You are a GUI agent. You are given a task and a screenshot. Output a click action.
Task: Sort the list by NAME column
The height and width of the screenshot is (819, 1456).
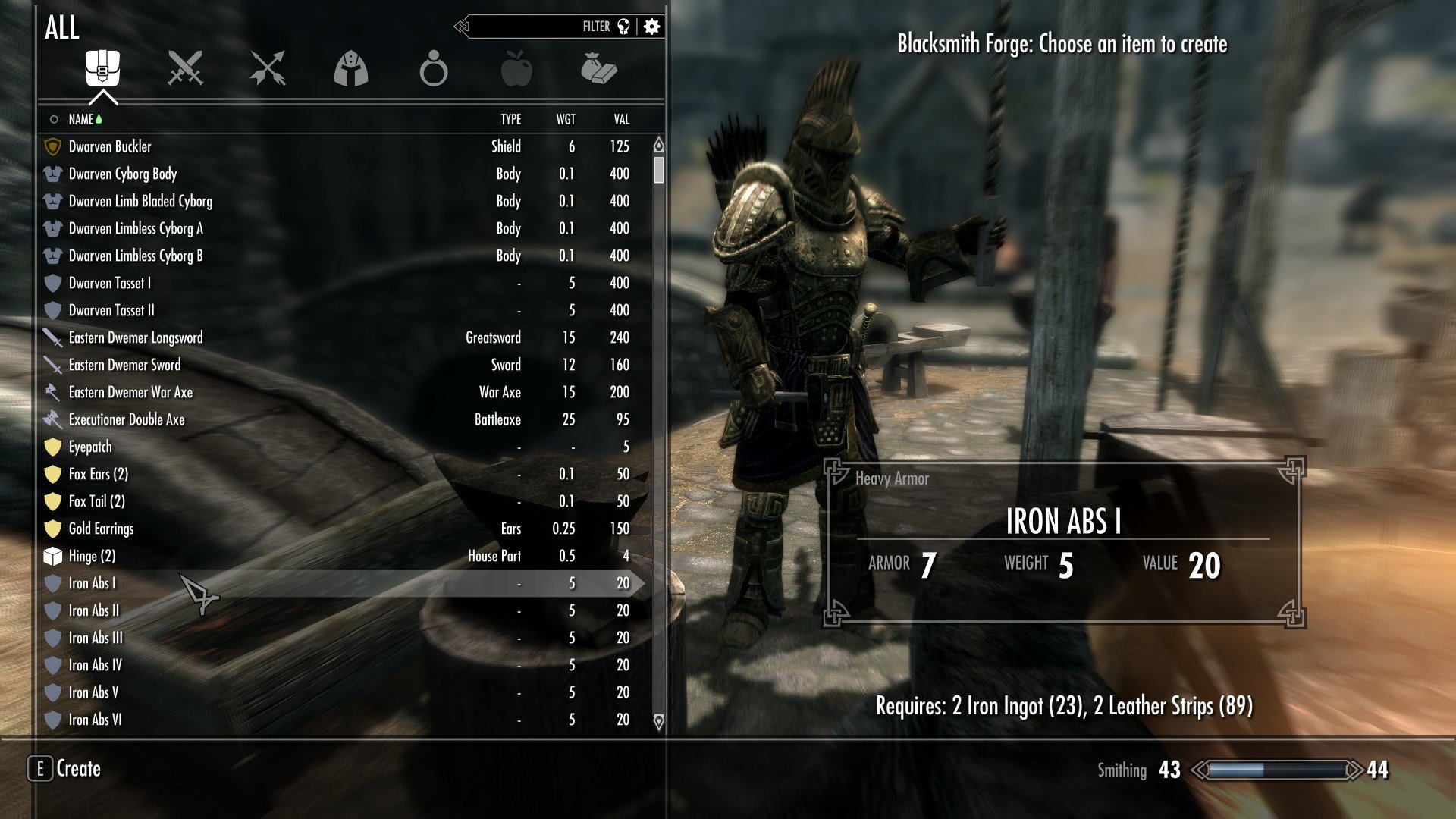tap(80, 119)
